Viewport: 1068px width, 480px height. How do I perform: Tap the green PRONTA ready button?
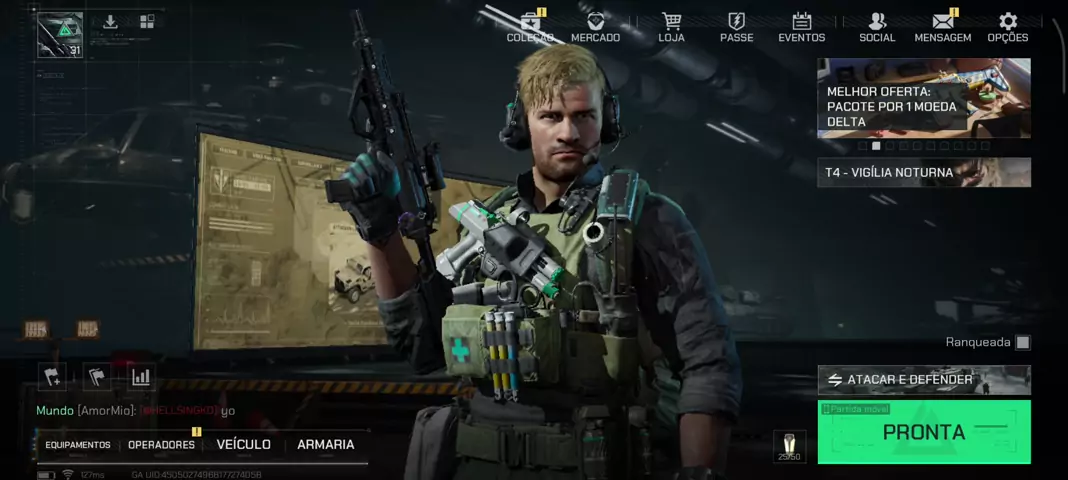click(x=923, y=432)
